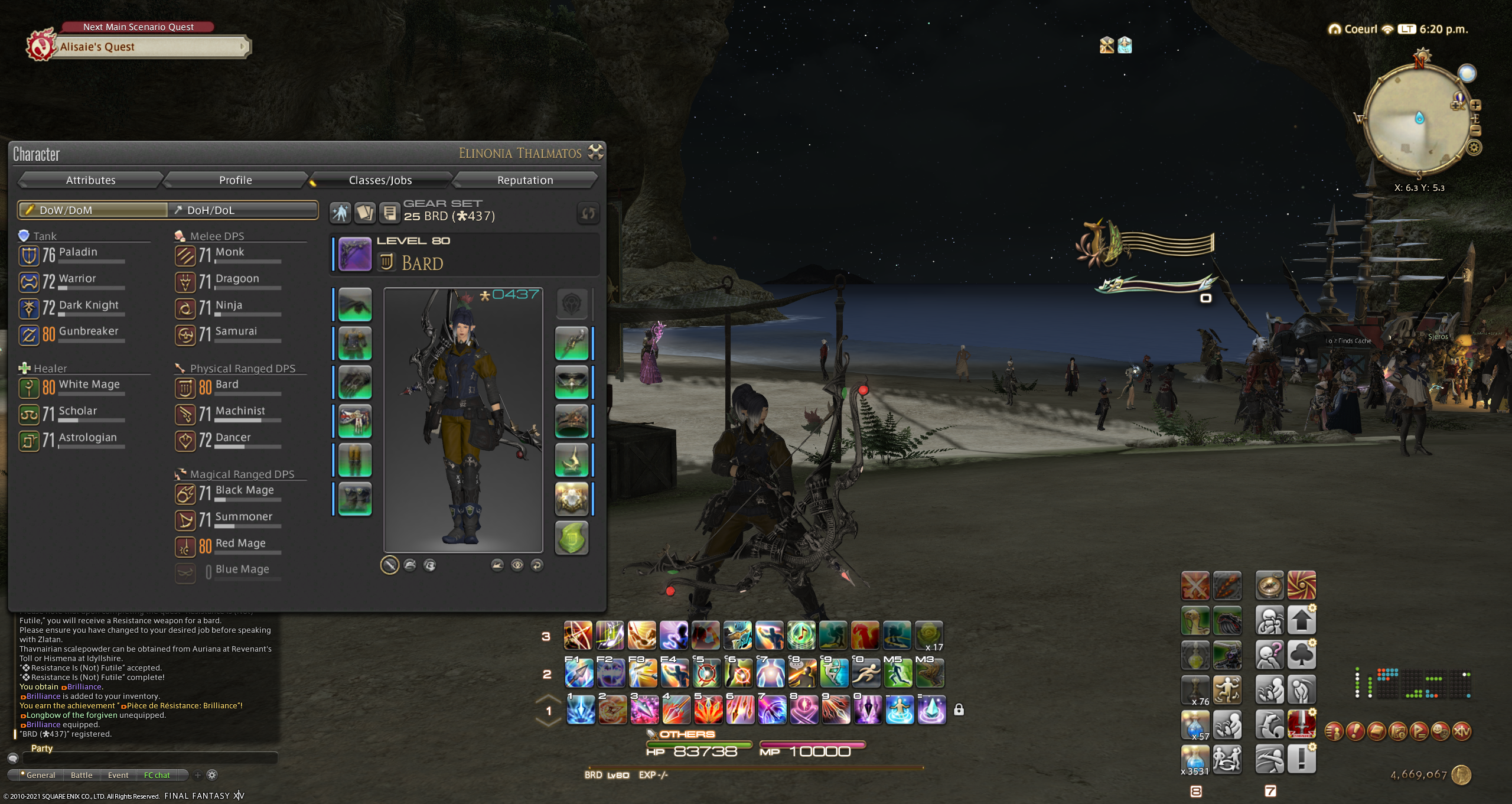Click the chat text entry field
Screen dimensions: 1512x804
point(148,759)
